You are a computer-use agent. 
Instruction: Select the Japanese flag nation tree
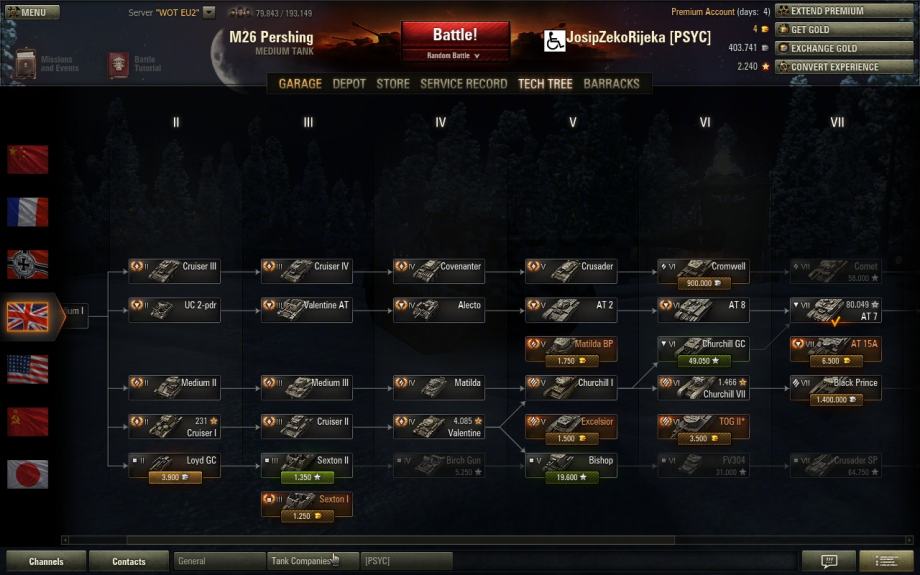tap(28, 473)
